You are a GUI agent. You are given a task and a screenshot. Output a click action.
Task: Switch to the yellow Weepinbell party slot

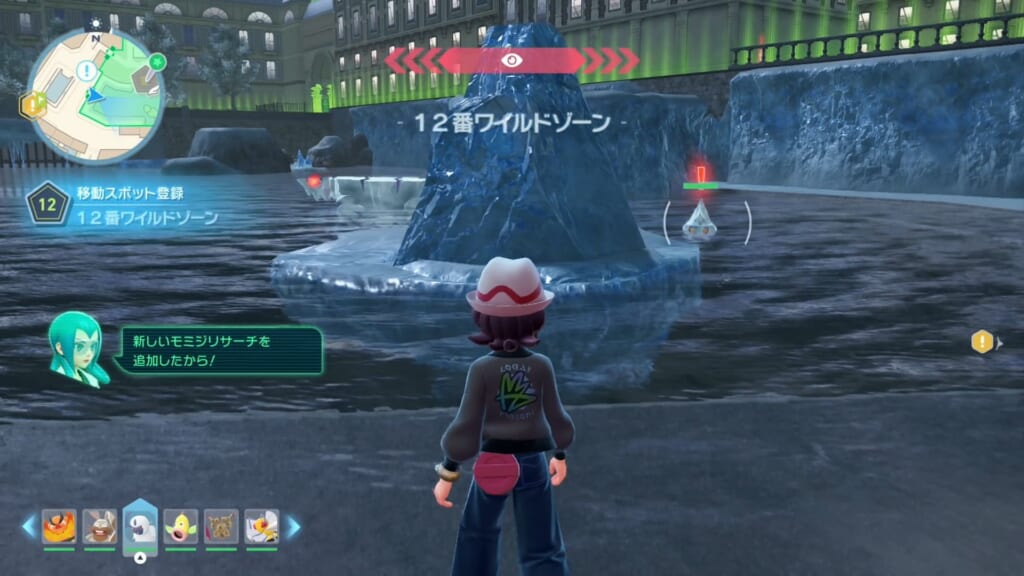180,525
